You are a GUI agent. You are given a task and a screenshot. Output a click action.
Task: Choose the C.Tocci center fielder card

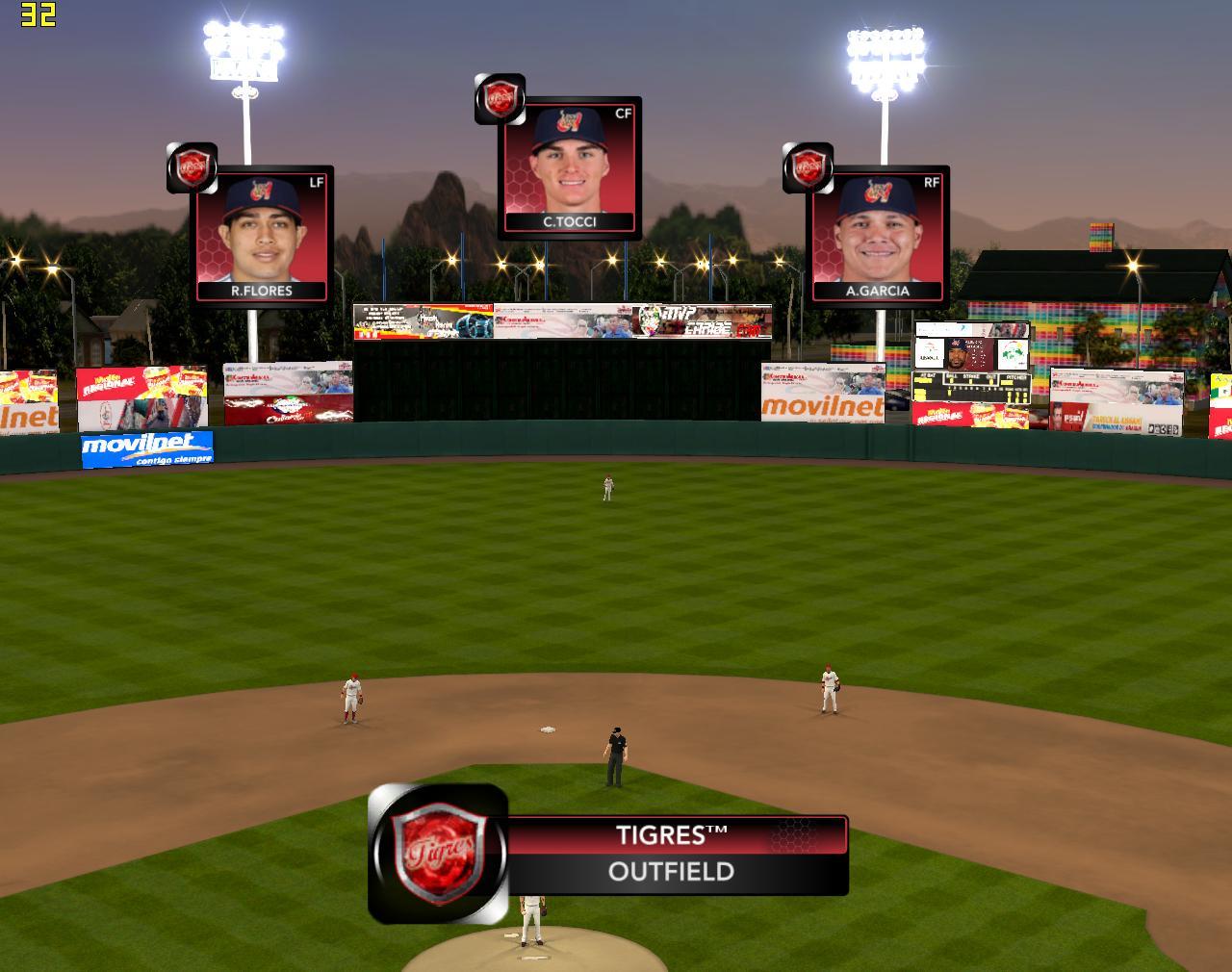(x=570, y=167)
